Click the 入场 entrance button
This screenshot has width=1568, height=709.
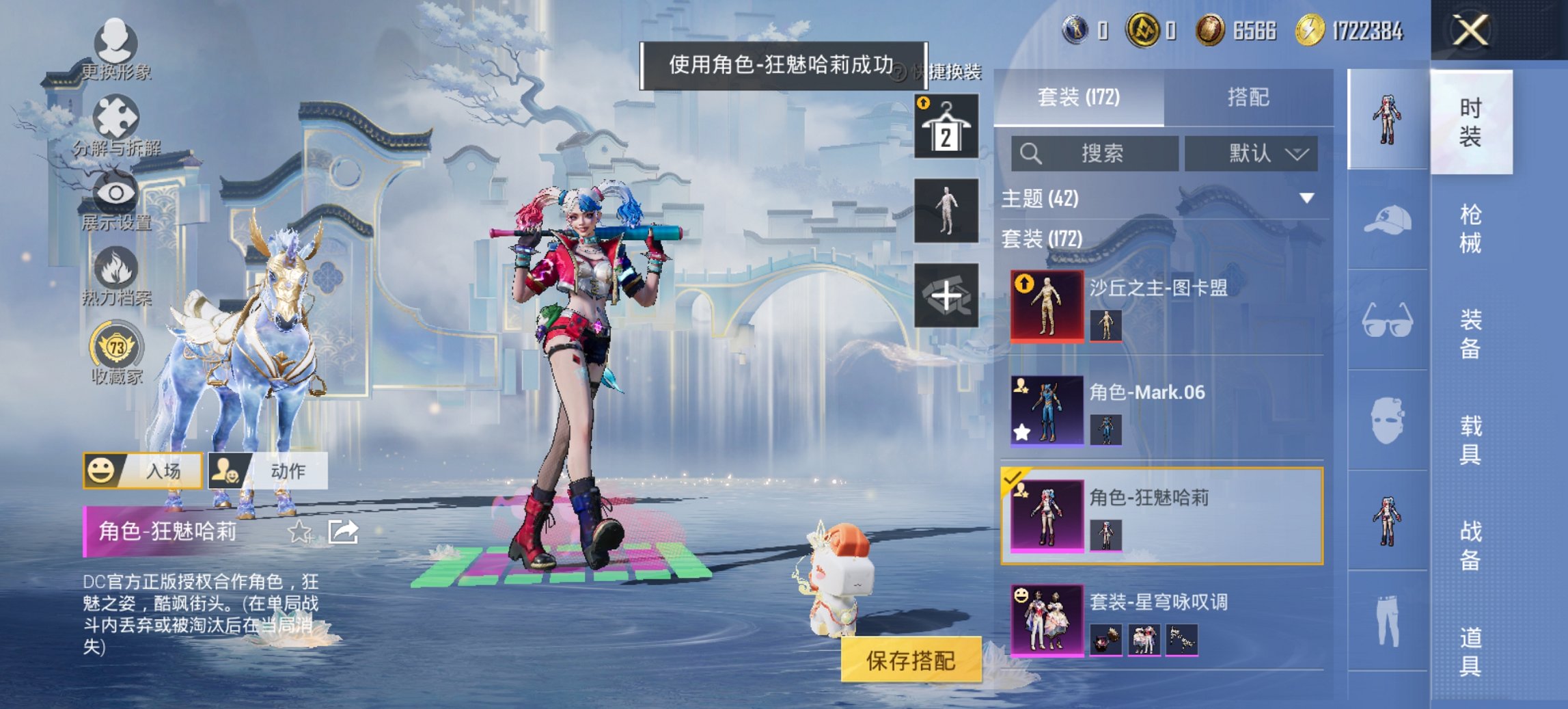141,470
